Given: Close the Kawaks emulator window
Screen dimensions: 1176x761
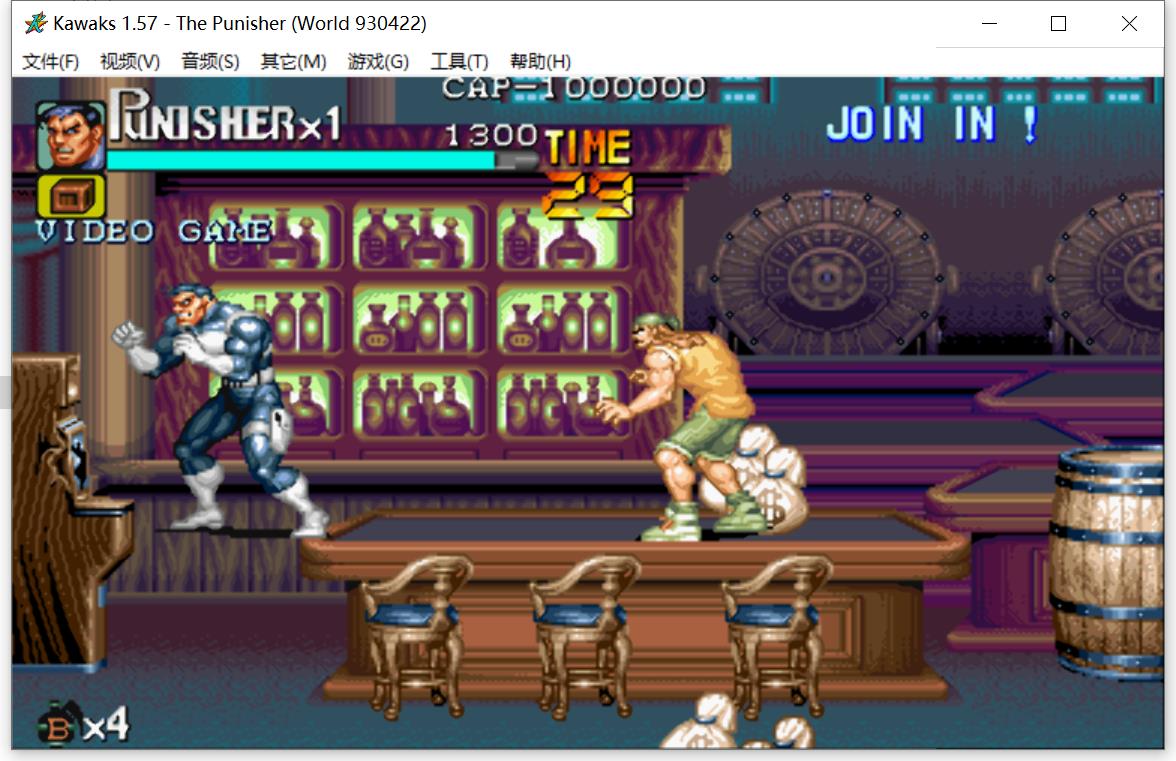Looking at the screenshot, I should 1129,23.
